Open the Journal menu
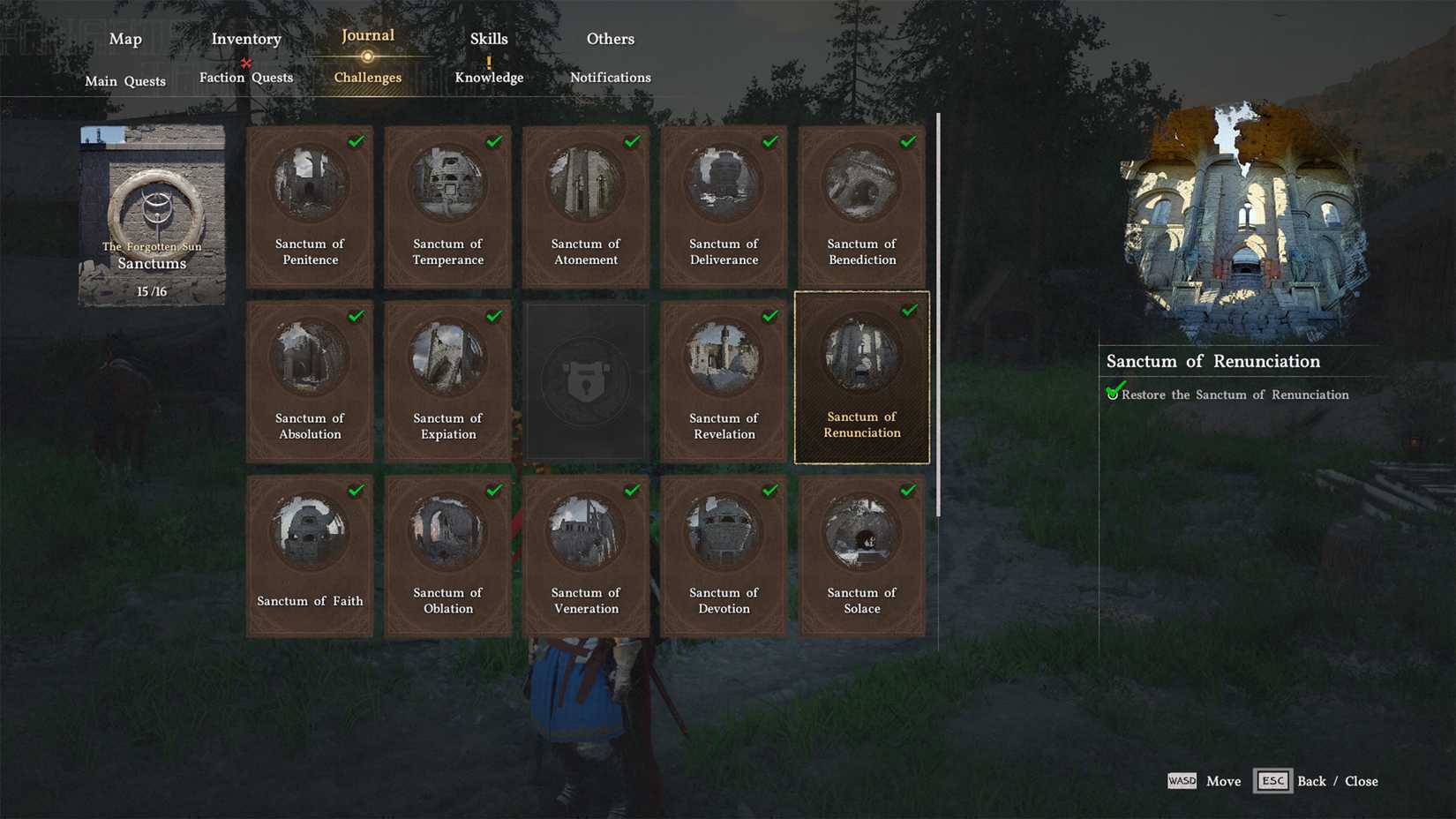 (366, 35)
